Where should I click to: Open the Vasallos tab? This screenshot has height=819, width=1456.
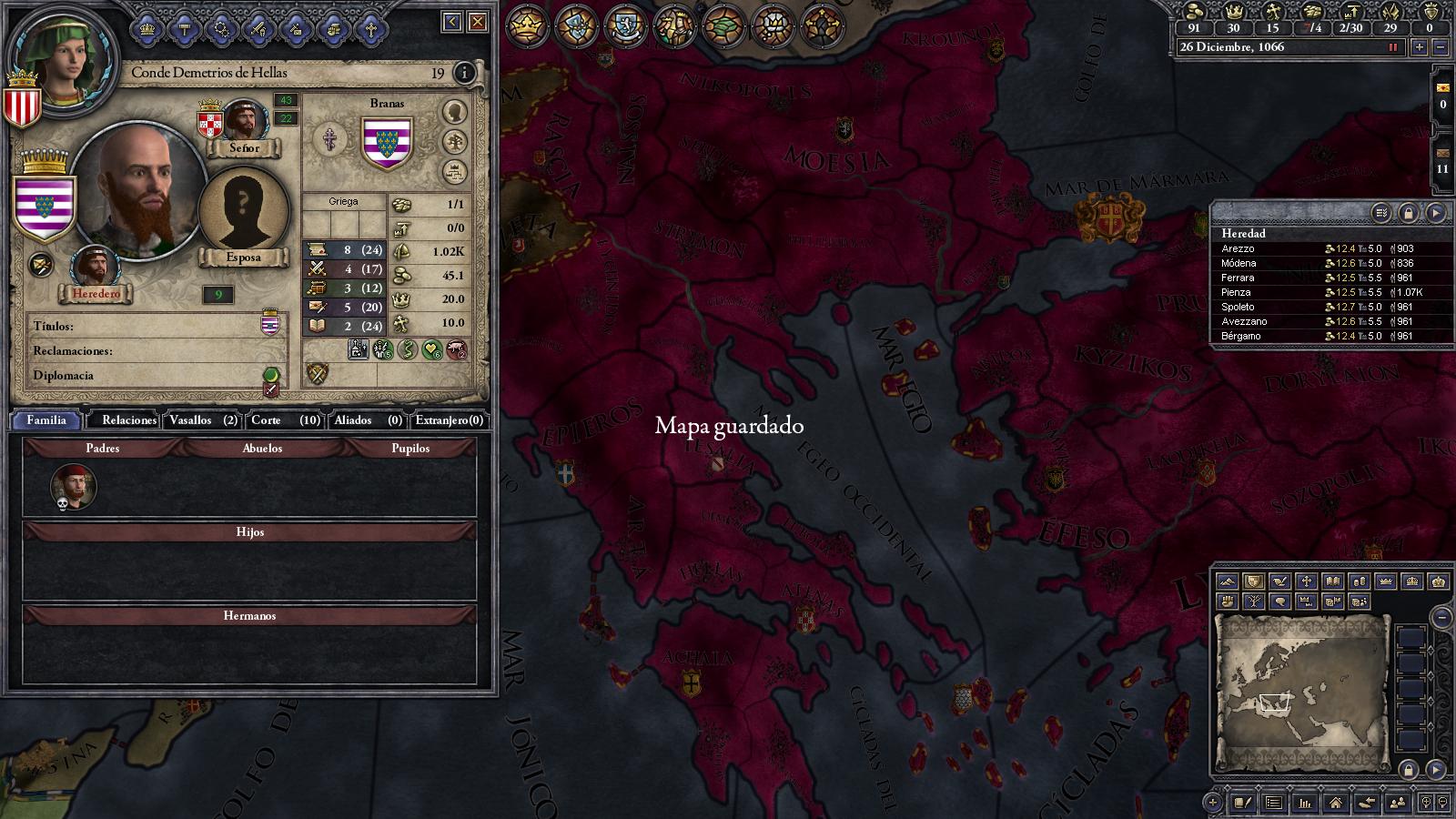(x=203, y=420)
